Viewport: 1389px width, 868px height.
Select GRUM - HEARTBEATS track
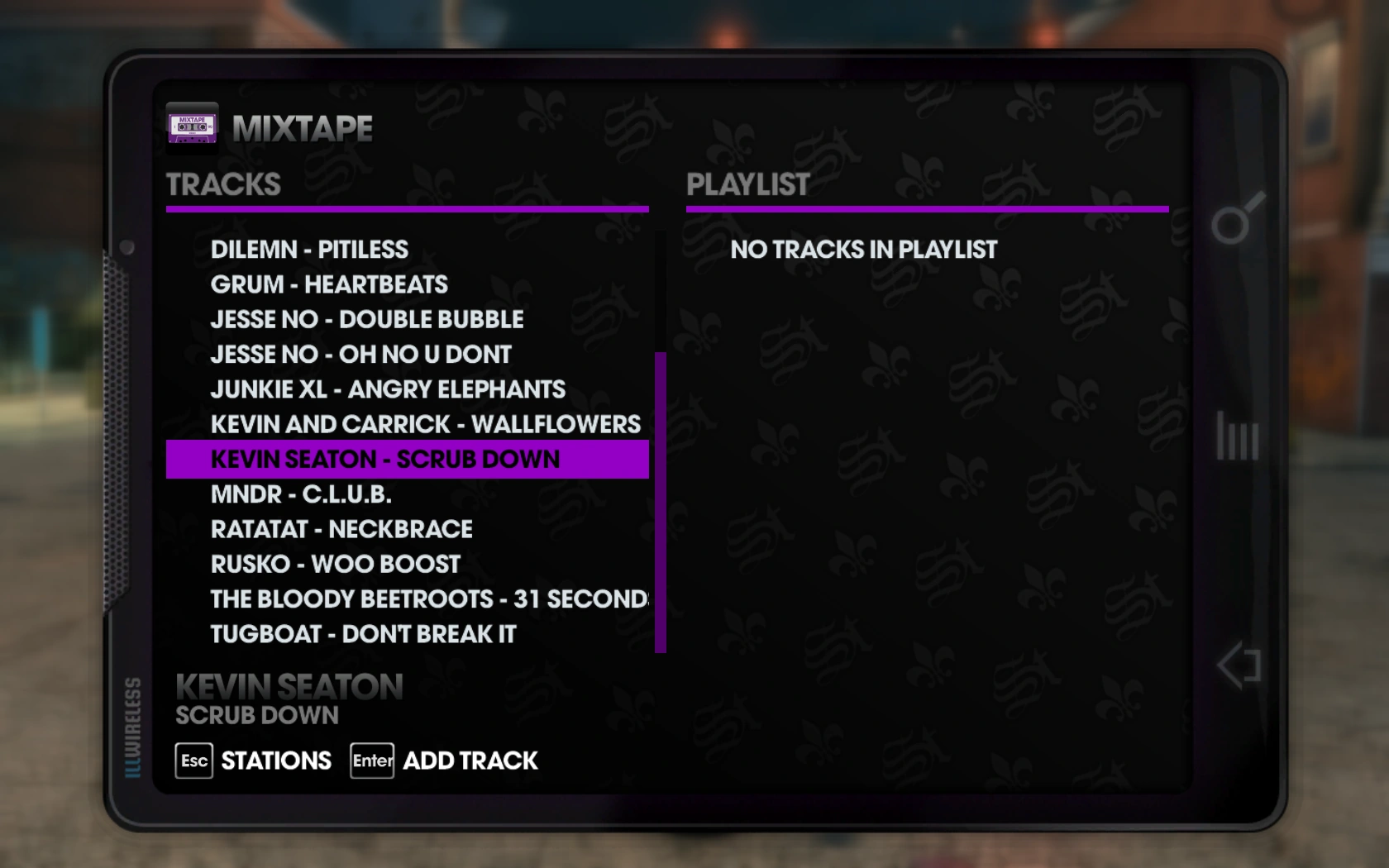(329, 284)
